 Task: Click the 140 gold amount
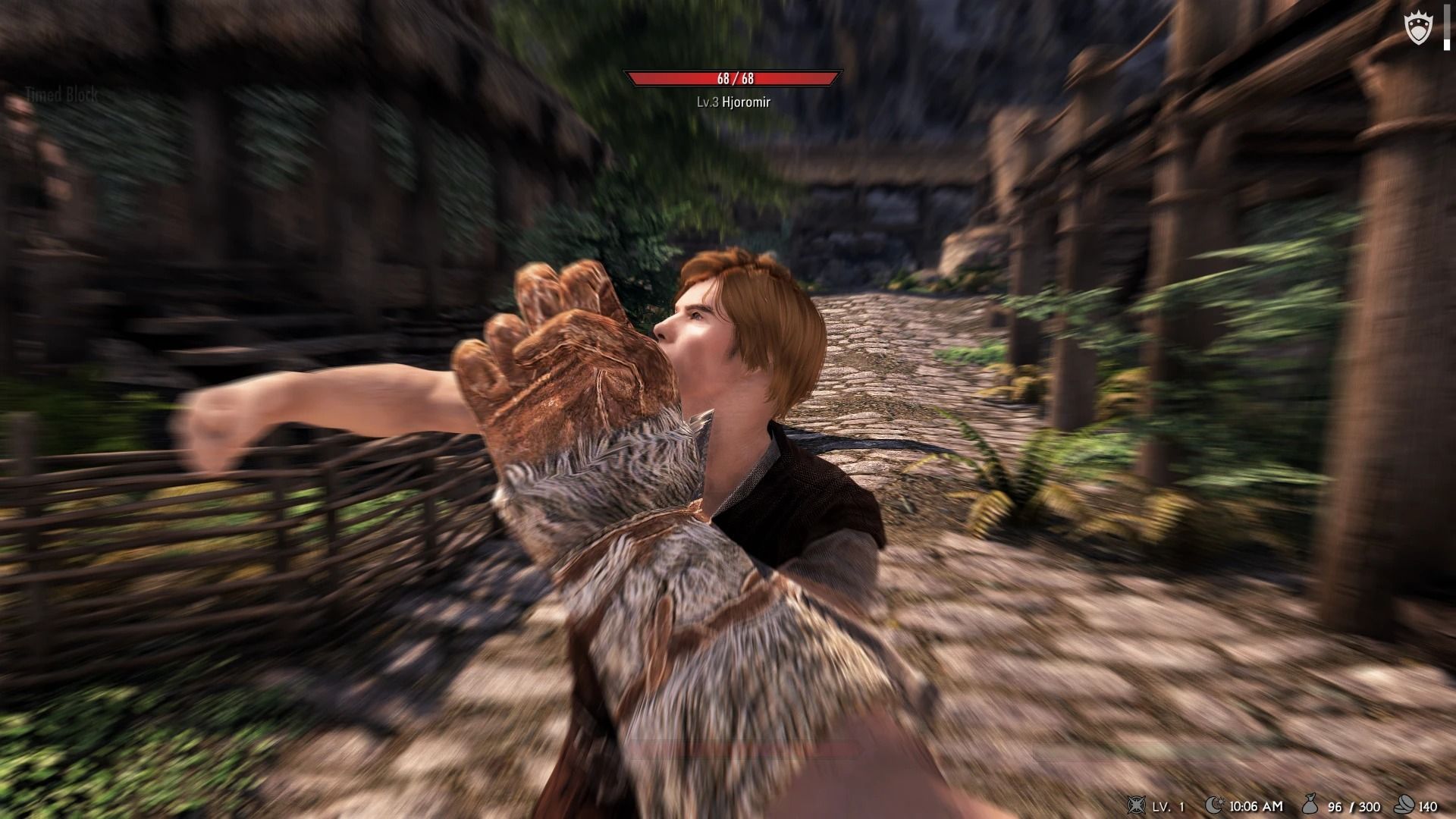(1426, 806)
